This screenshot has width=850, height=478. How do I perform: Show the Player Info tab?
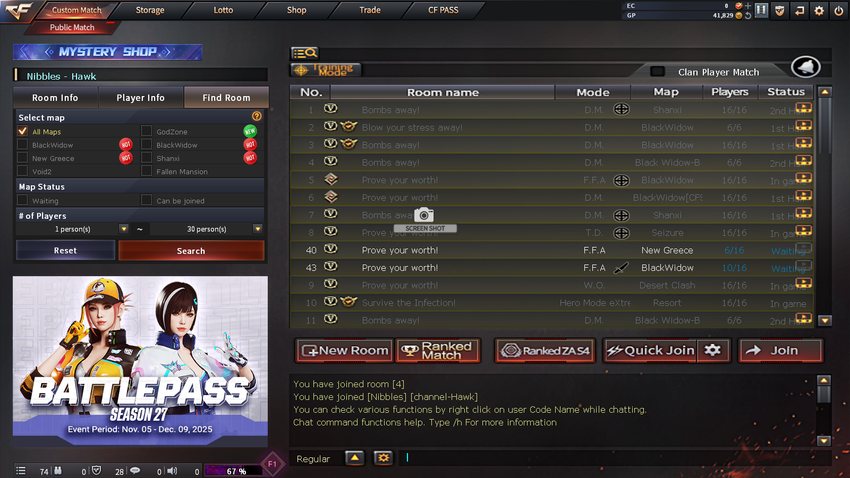(140, 98)
